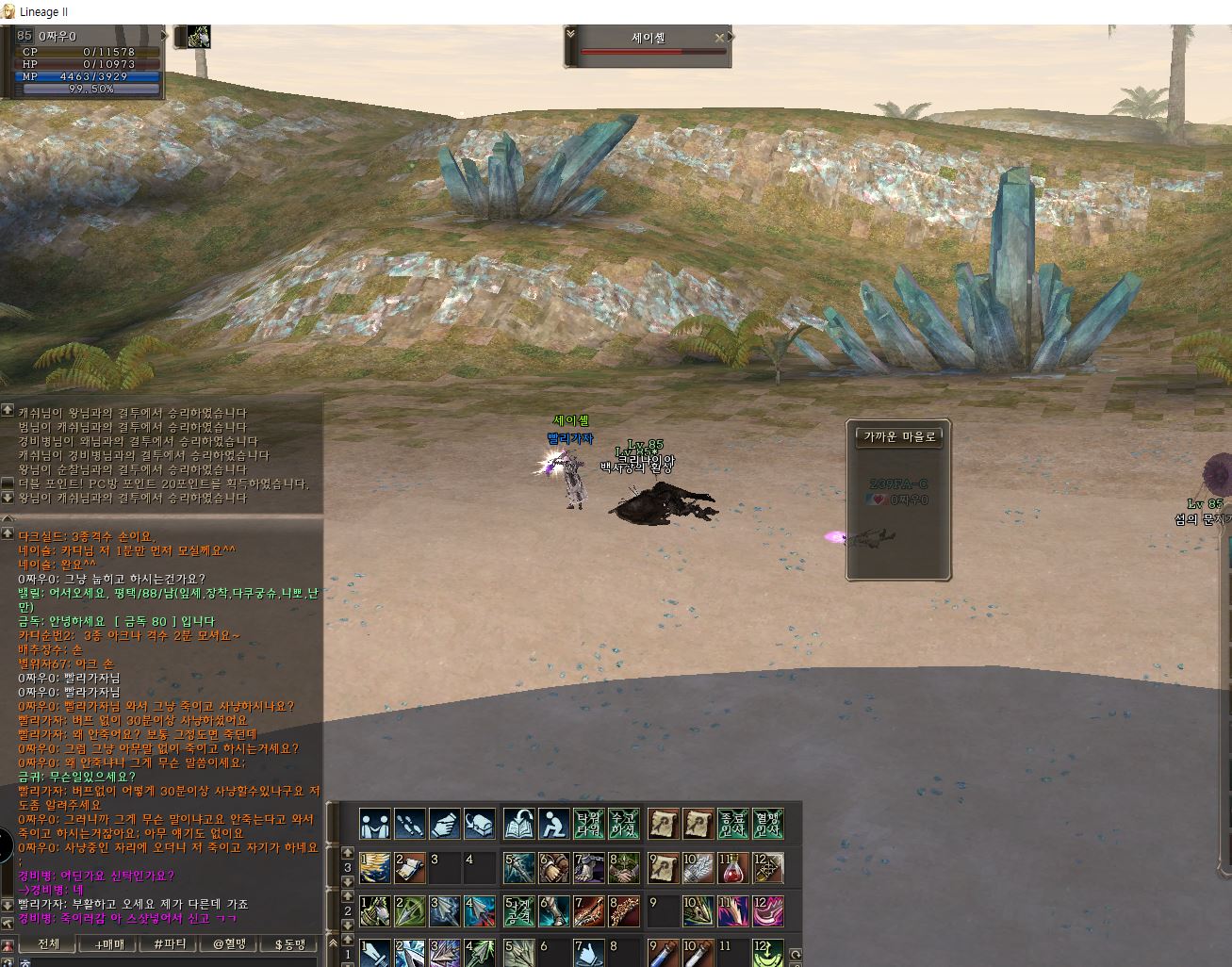Use the pointing hand action in slot 7
1232x967 pixels.
[588, 953]
